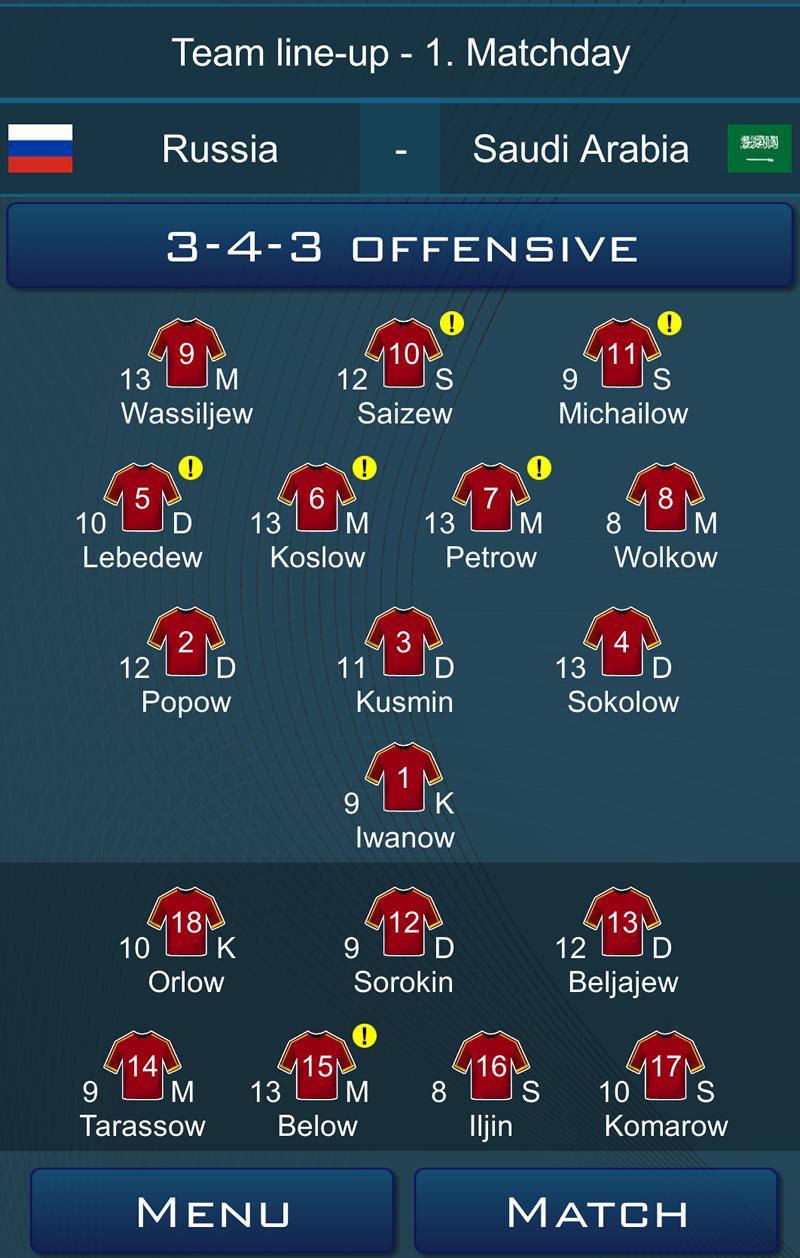Pick substitute Sorokin's number 12 shirt
800x1258 pixels.
coord(403,923)
